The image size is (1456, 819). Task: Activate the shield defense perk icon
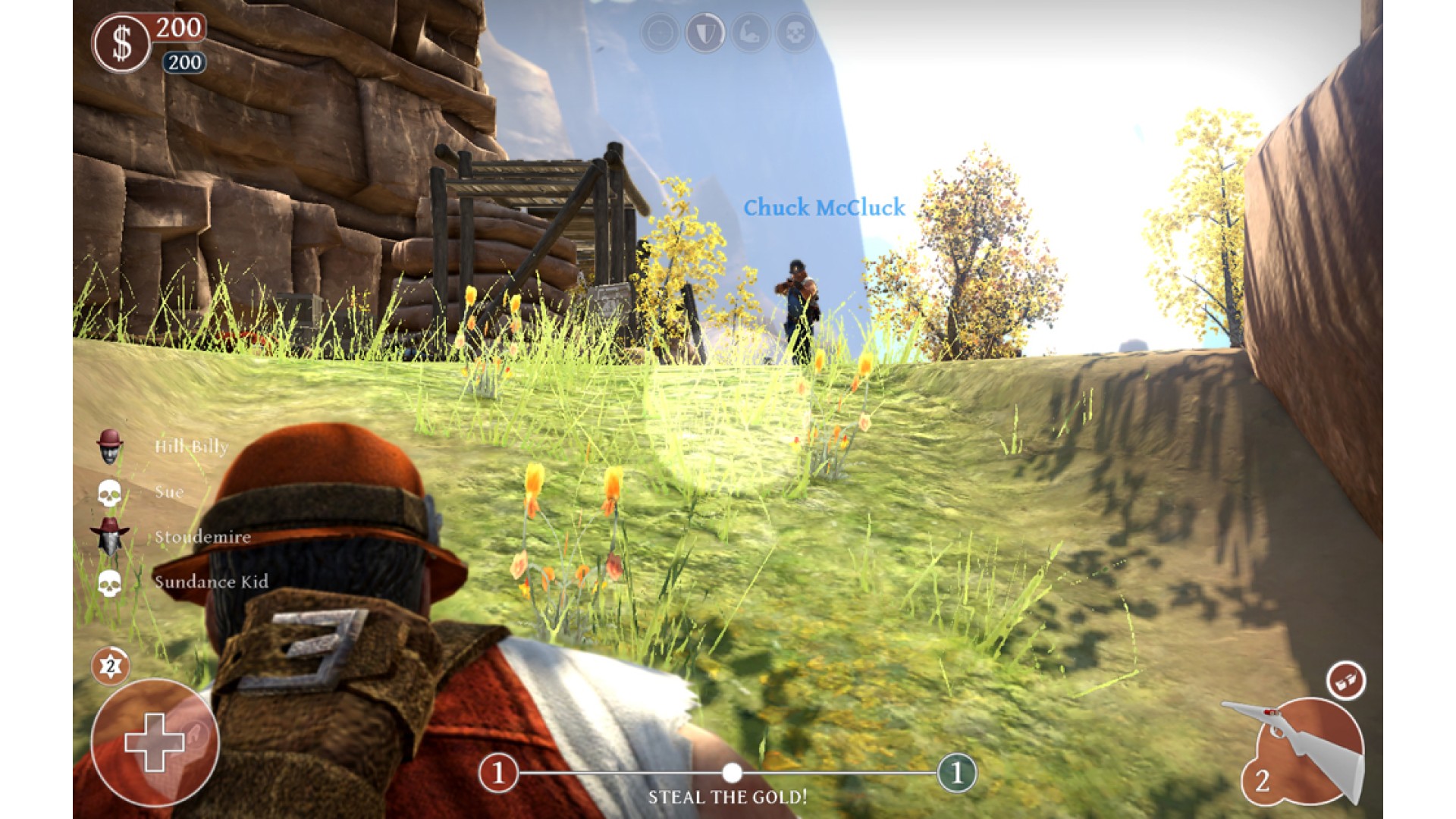click(704, 33)
